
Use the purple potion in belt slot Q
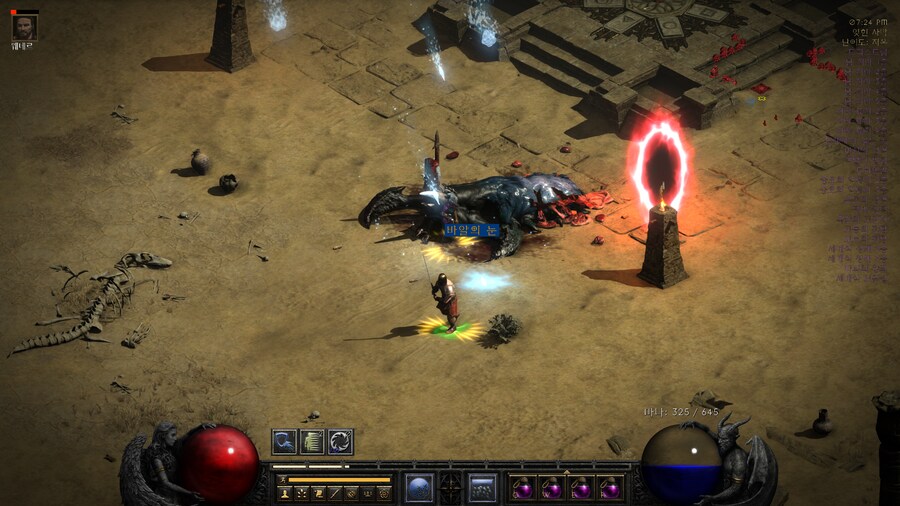[522, 489]
